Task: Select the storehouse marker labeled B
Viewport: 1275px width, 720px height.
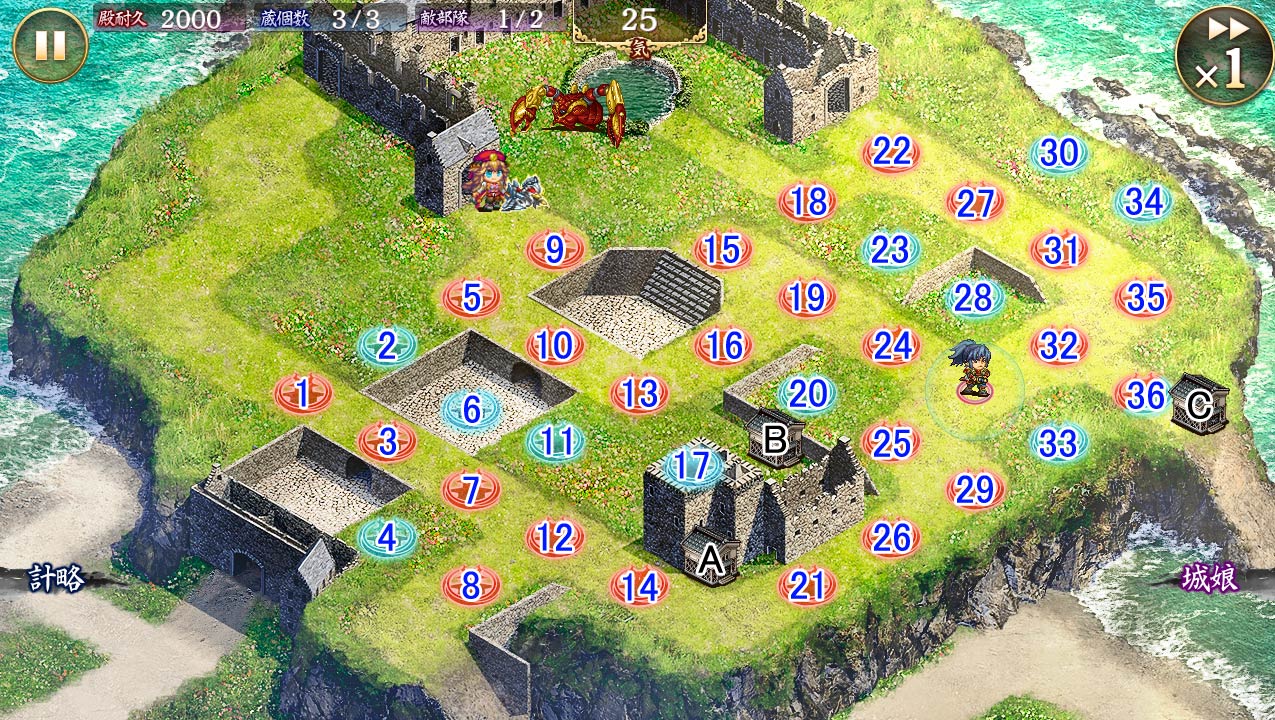Action: [776, 439]
